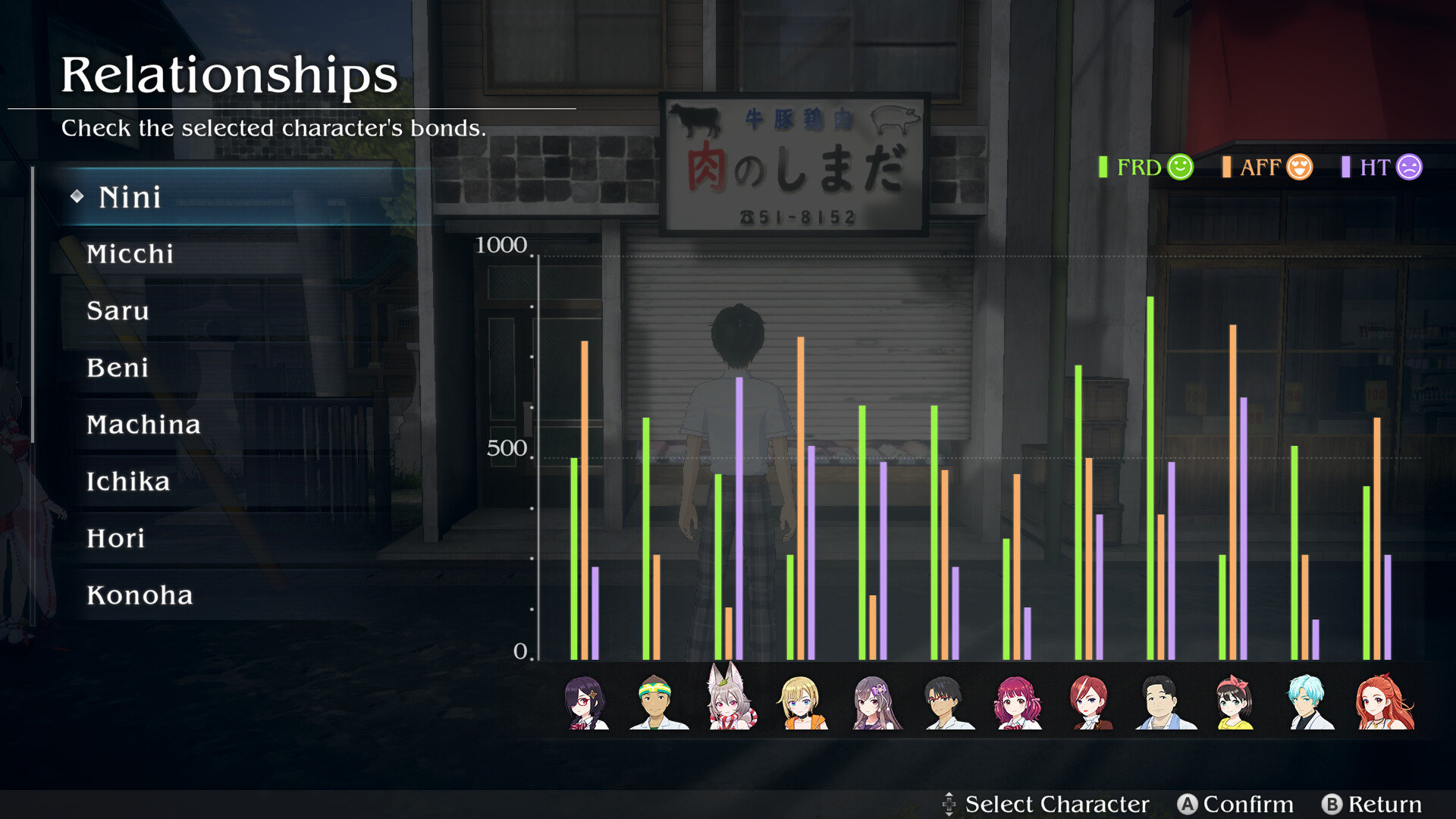Screen dimensions: 1456x819
Task: Select Machina in the character list
Action: 144,425
